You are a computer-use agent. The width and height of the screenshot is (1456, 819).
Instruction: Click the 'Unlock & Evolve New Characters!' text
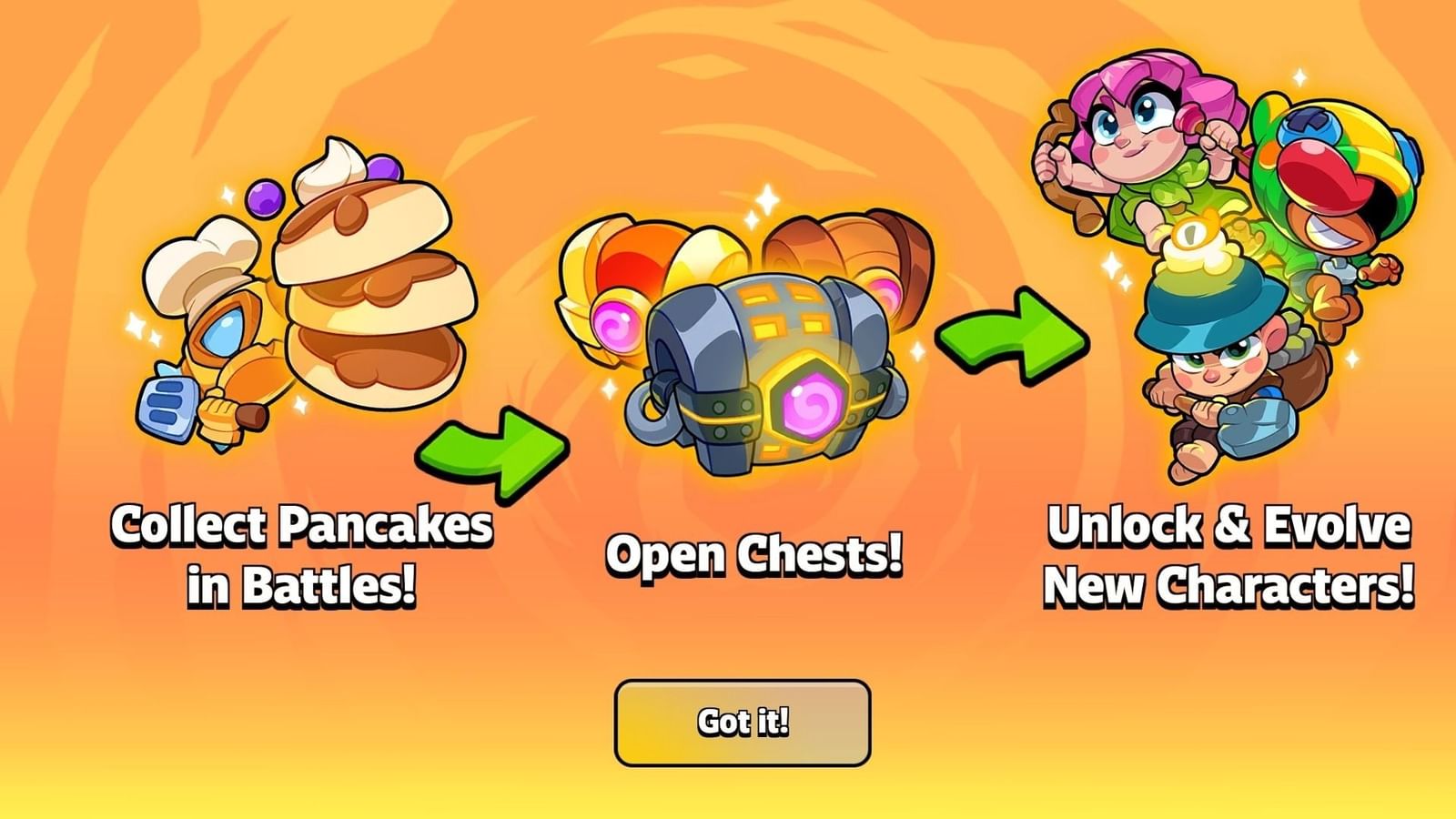click(x=1228, y=555)
